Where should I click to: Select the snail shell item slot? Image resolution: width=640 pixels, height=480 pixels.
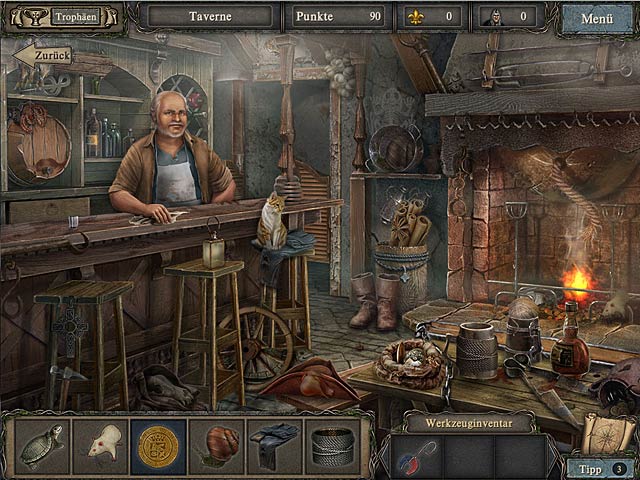pyautogui.click(x=216, y=446)
